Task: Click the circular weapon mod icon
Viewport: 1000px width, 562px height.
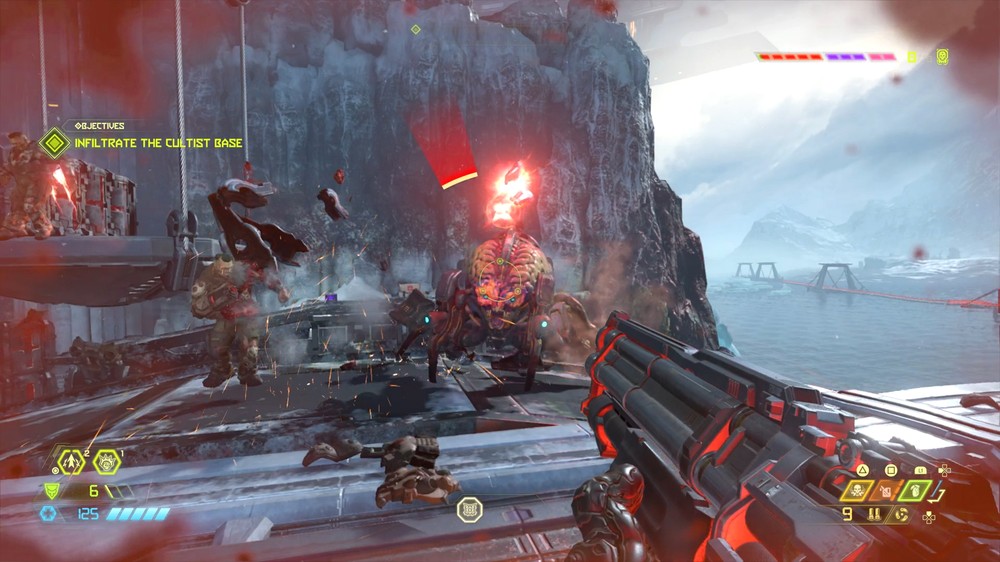Action: [902, 515]
